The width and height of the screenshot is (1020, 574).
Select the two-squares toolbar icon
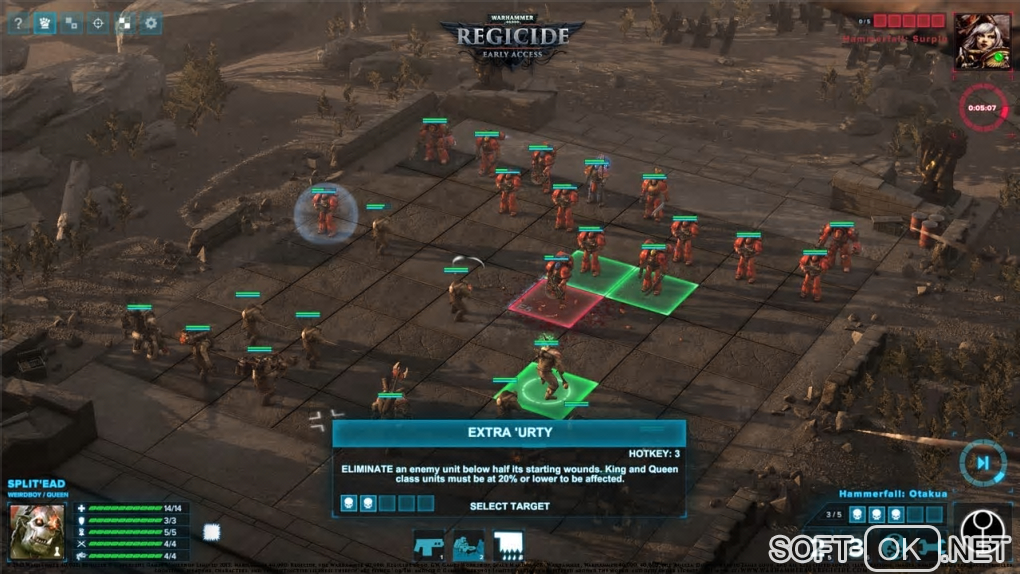coord(71,23)
